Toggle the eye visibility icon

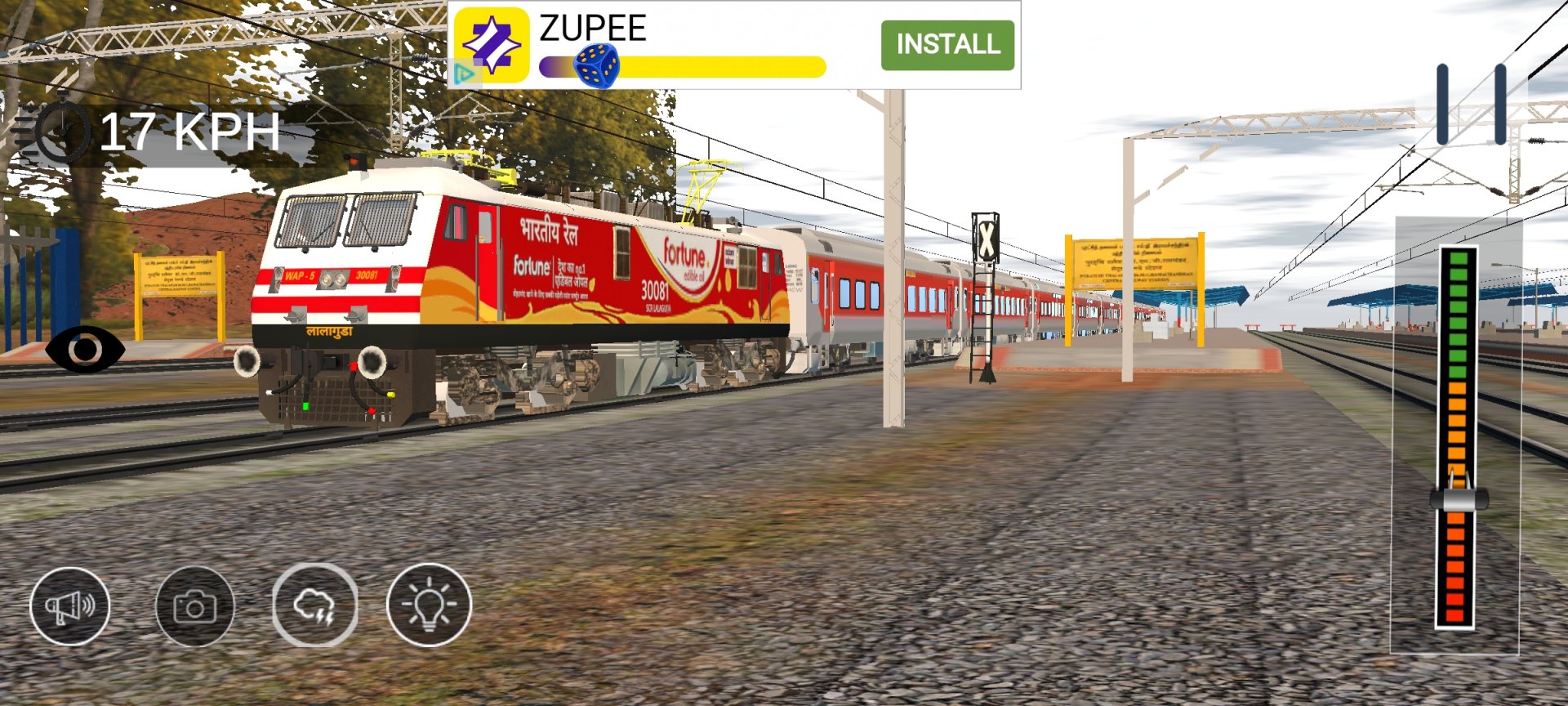(x=85, y=350)
